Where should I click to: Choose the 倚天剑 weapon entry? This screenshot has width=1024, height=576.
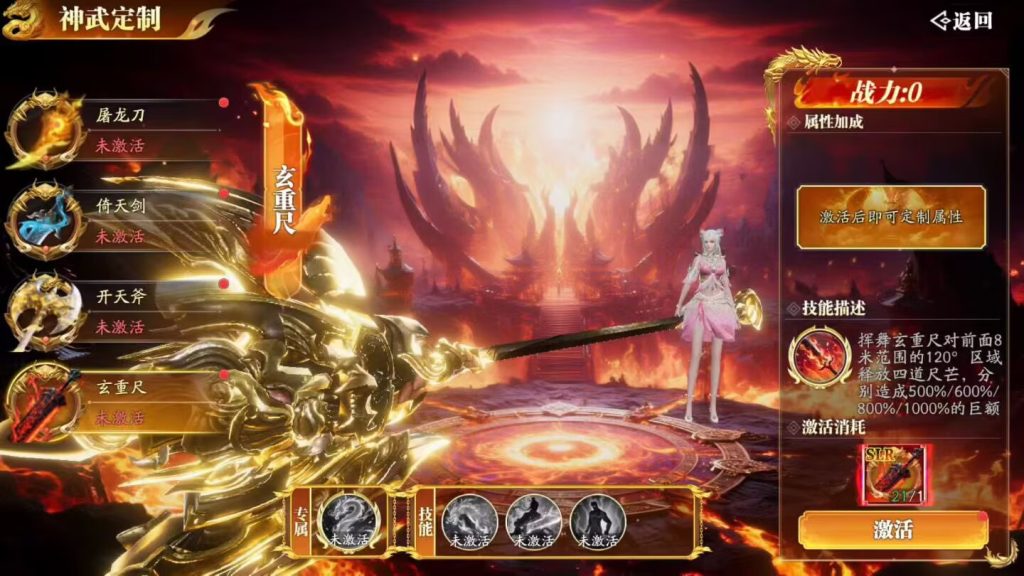point(120,221)
